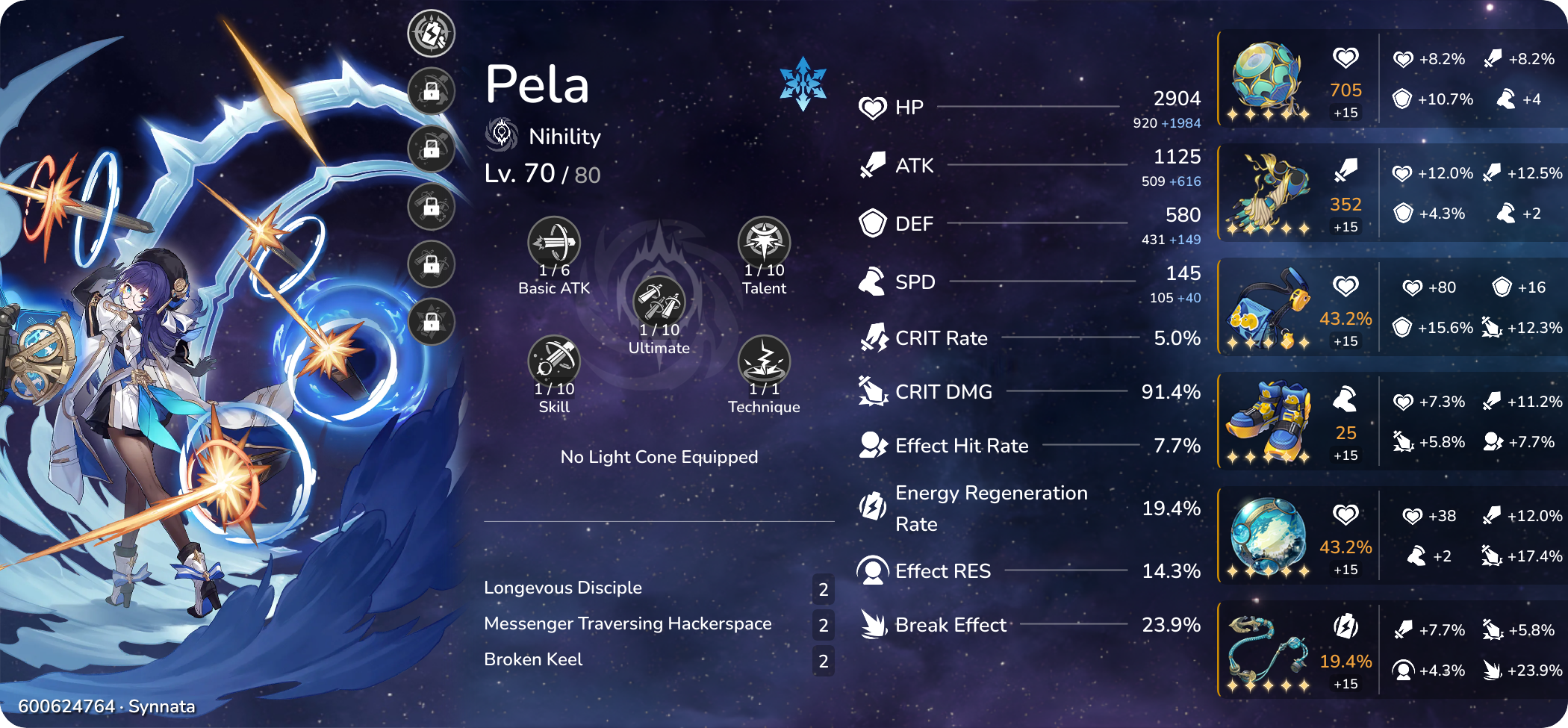Select the Technique icon
Image resolution: width=1568 pixels, height=728 pixels.
[764, 361]
